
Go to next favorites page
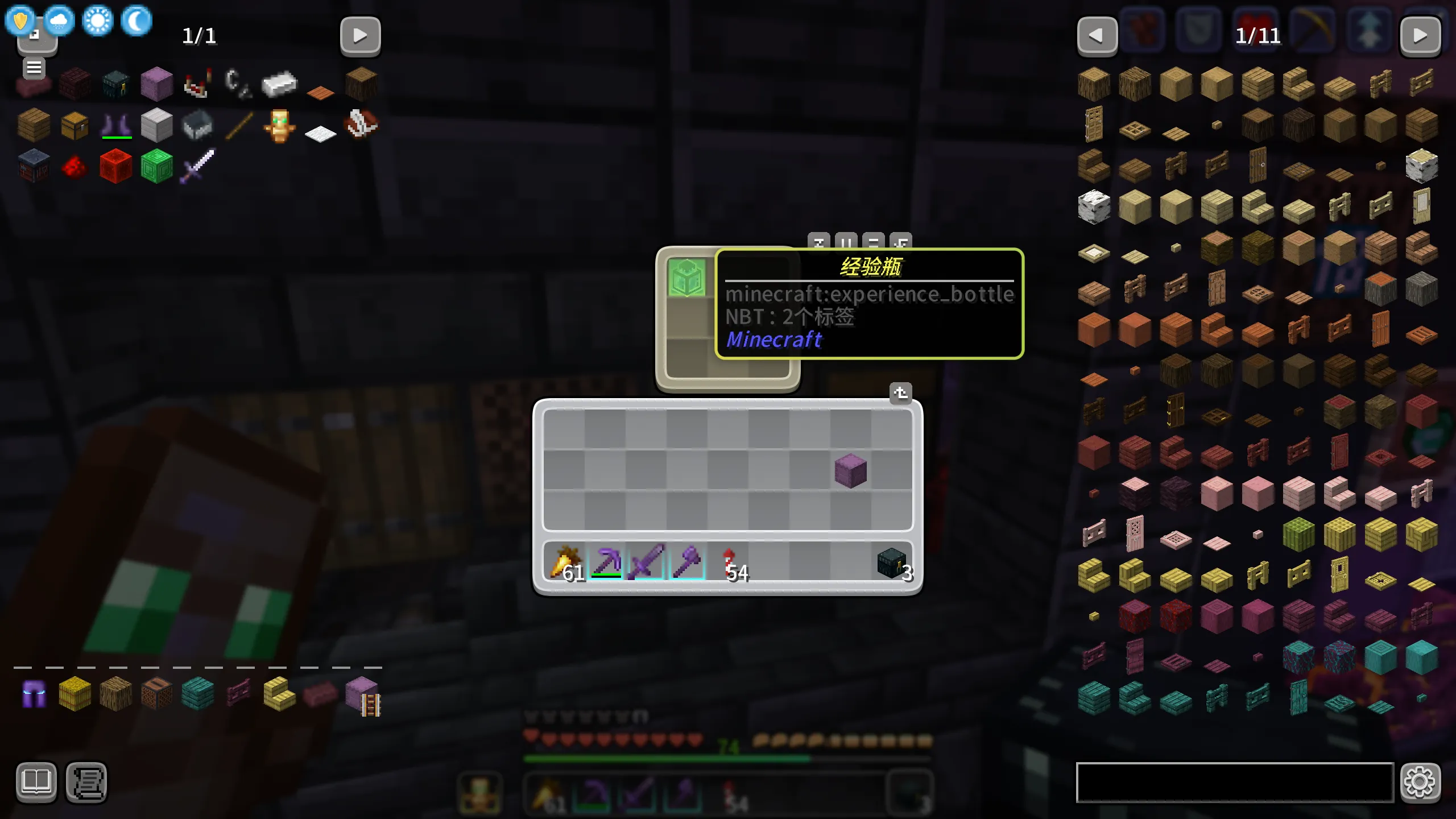[x=360, y=36]
